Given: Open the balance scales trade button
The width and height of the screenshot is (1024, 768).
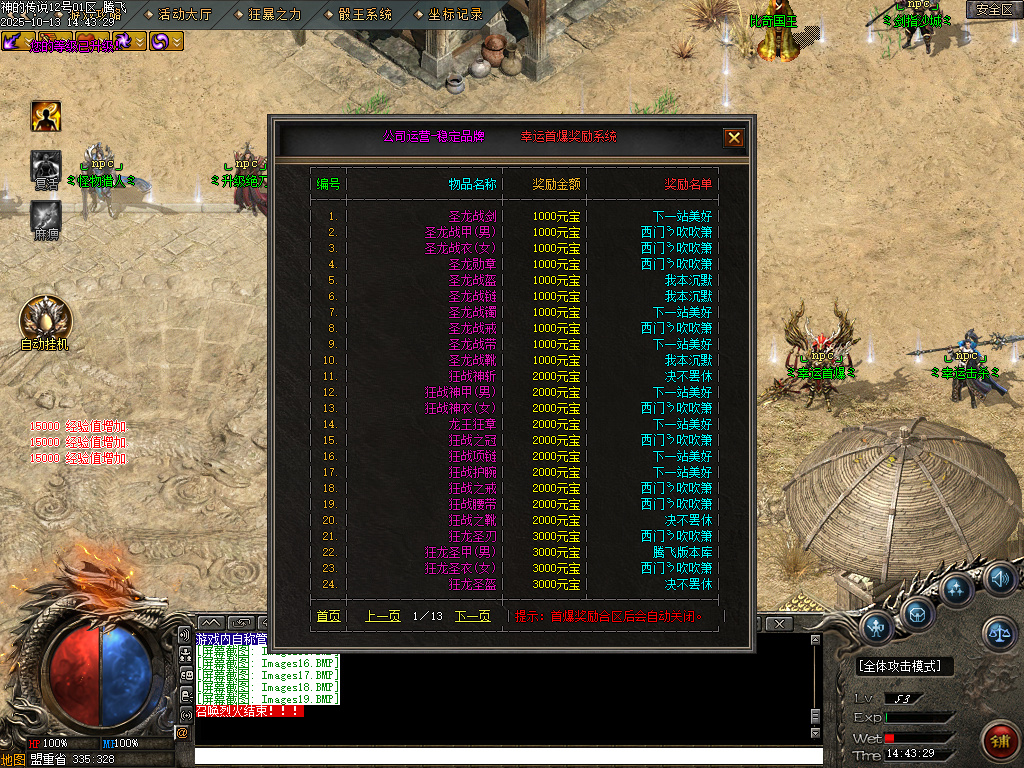Looking at the screenshot, I should coord(999,630).
